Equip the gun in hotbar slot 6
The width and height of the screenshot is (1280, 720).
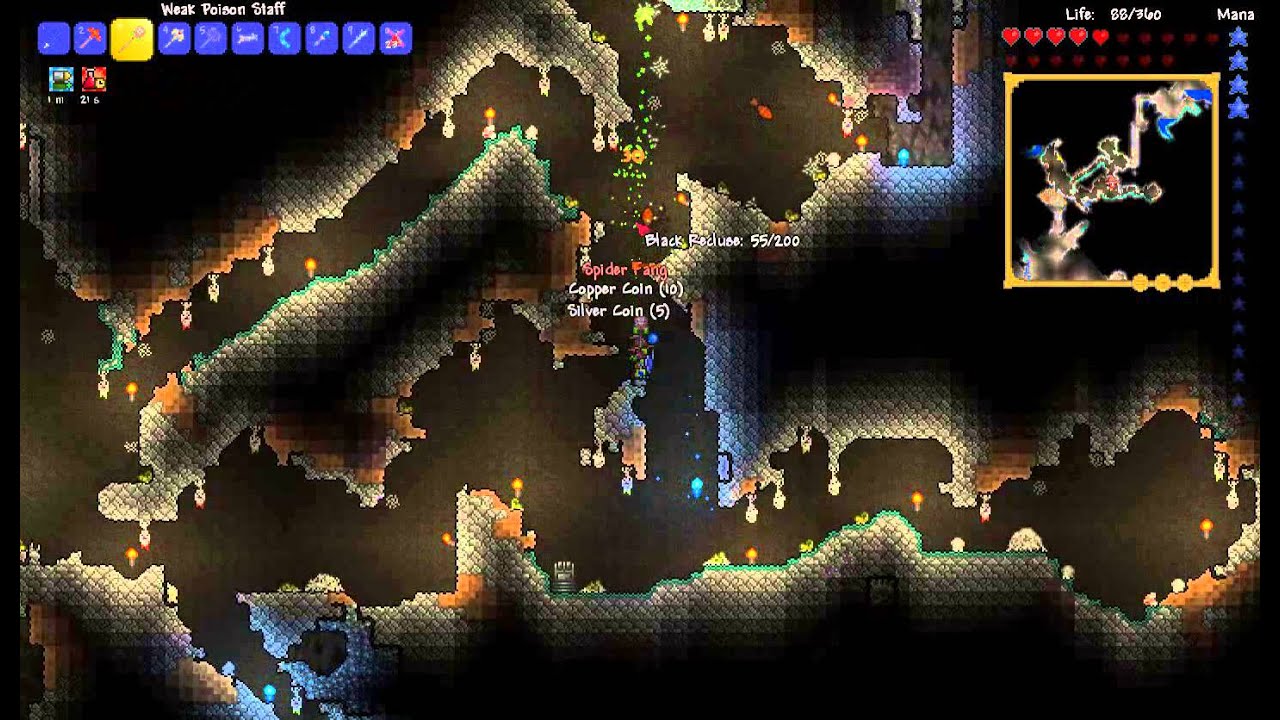click(248, 39)
